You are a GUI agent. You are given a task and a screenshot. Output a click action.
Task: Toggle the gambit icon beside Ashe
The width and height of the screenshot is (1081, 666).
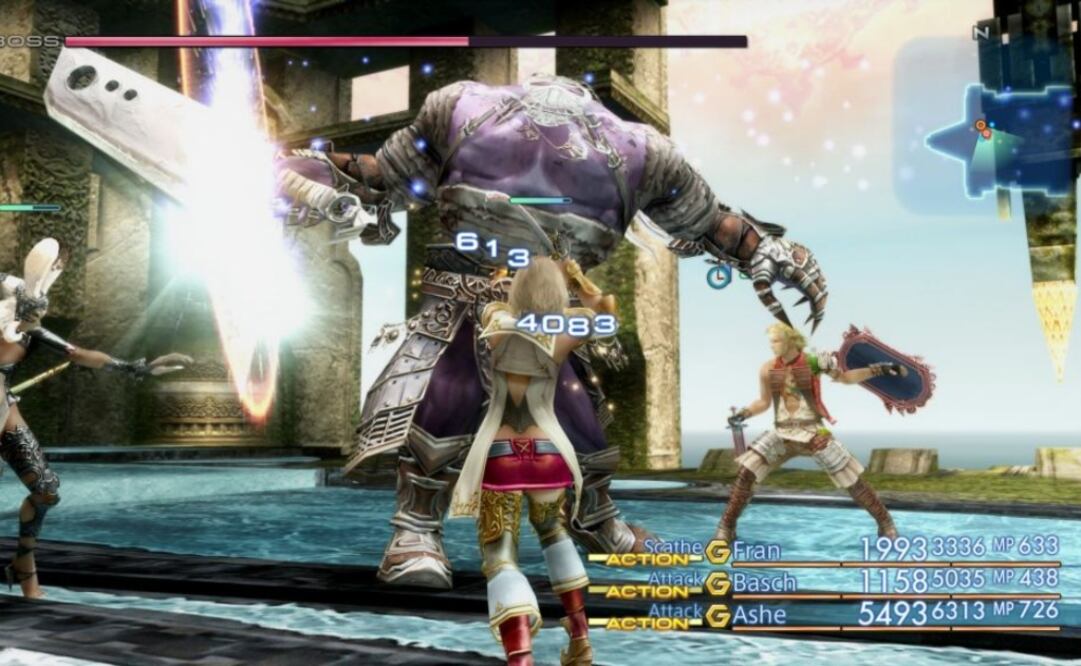717,616
